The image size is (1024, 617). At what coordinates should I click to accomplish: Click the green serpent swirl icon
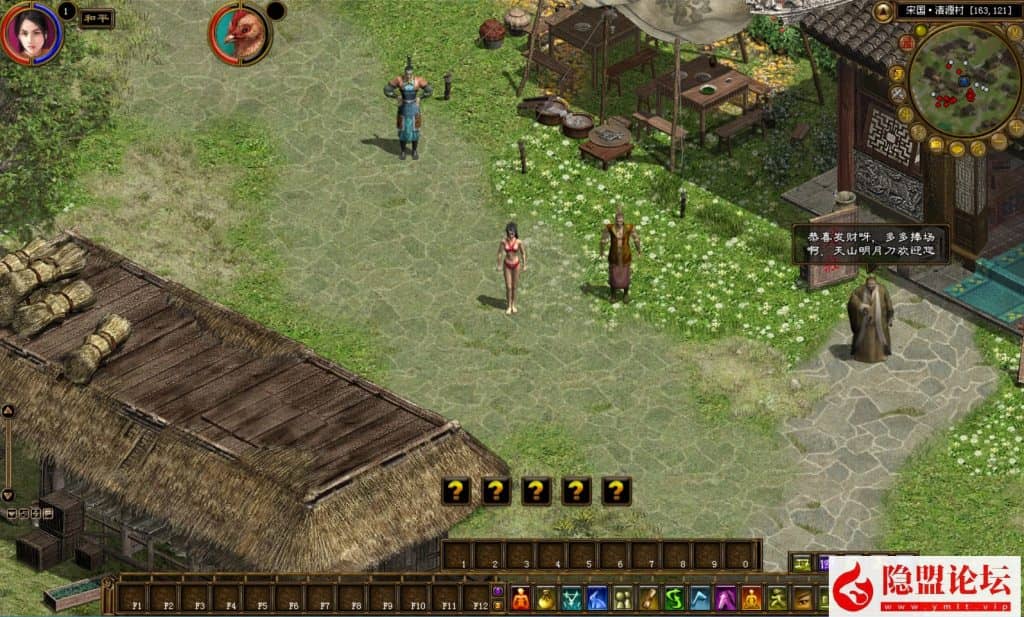[674, 598]
